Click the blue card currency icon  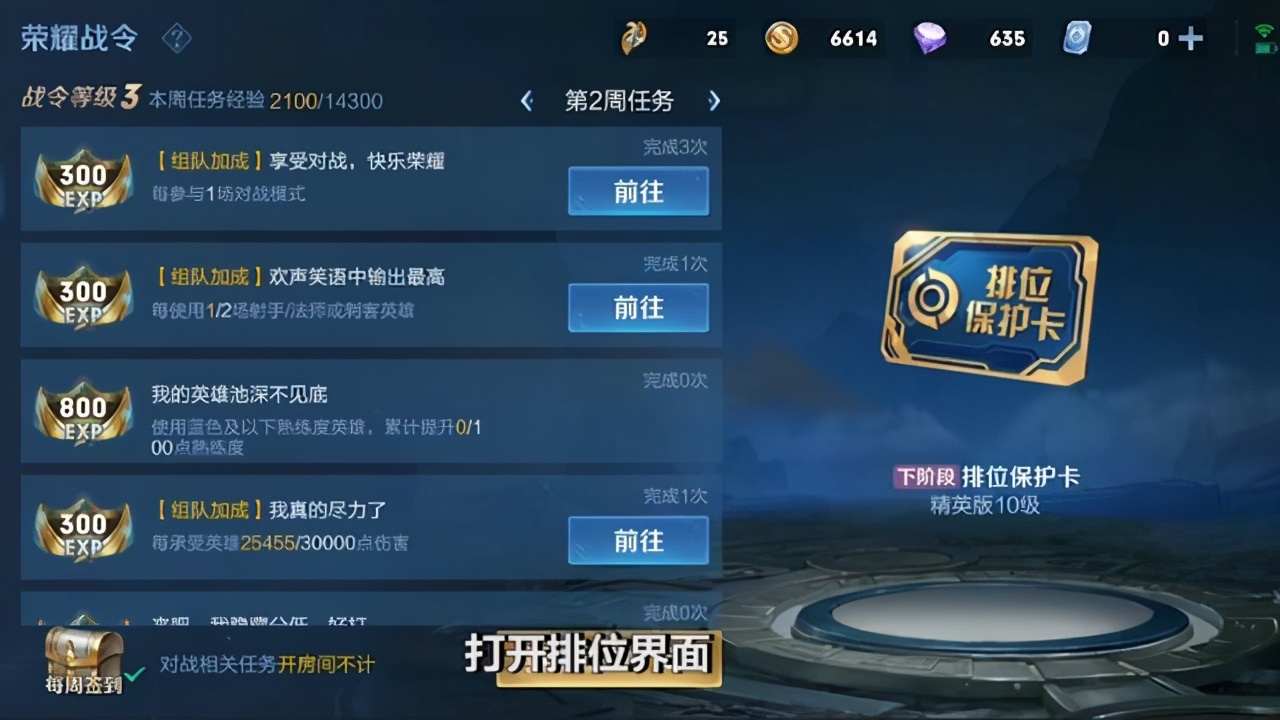pyautogui.click(x=1078, y=38)
